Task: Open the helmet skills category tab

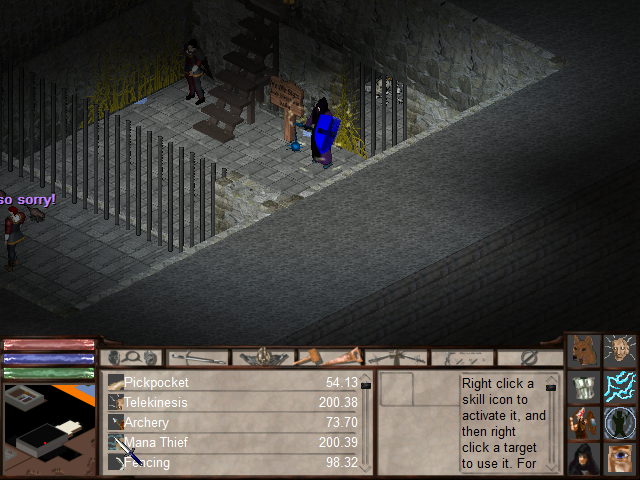Action: [264, 357]
